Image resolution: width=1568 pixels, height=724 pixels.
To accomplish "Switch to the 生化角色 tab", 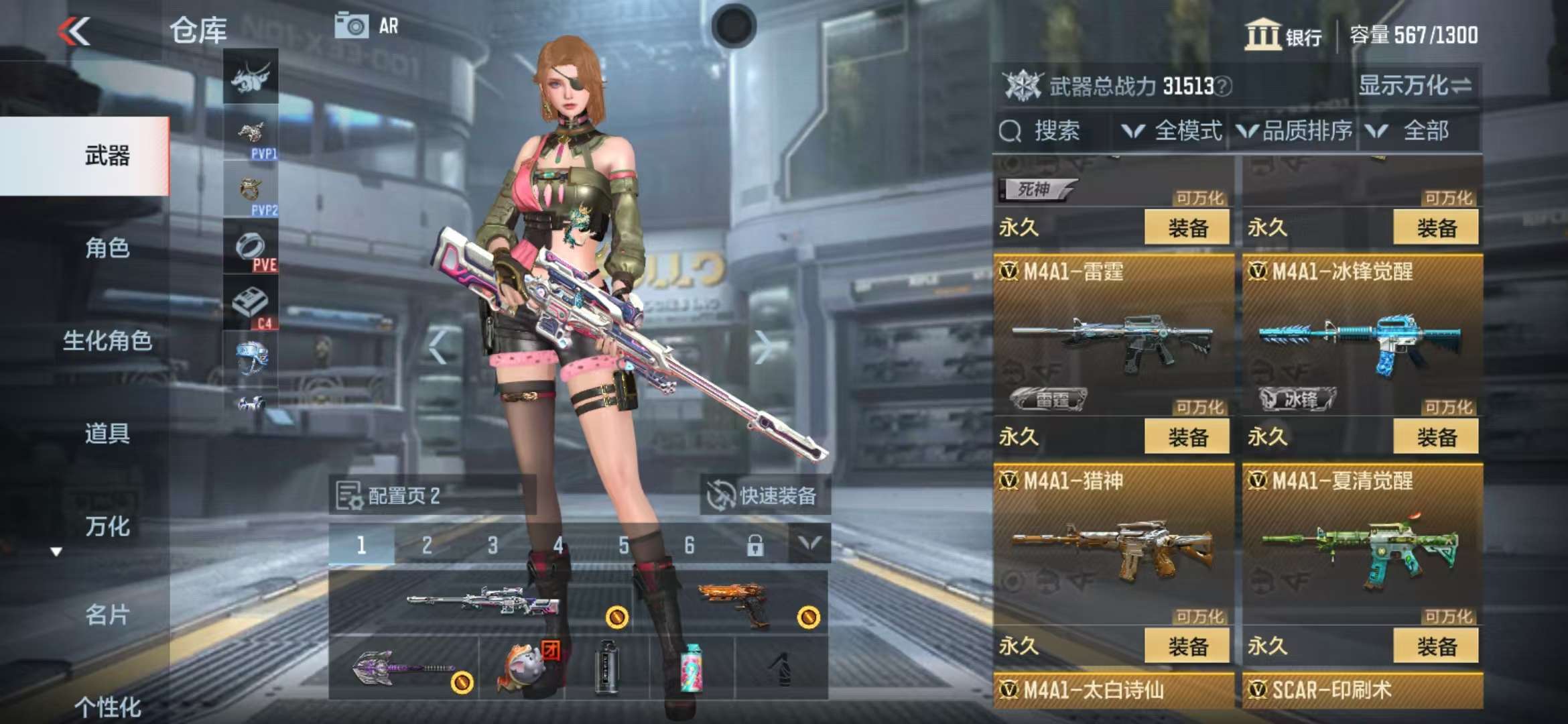I will coord(107,341).
